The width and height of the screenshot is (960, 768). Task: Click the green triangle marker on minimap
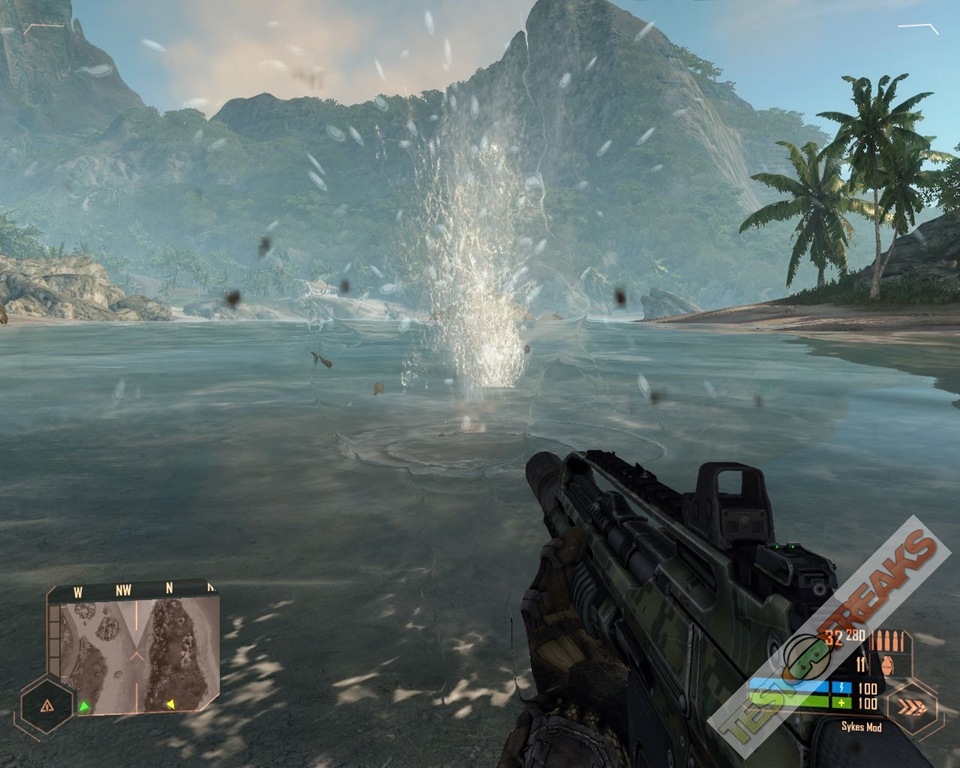84,705
